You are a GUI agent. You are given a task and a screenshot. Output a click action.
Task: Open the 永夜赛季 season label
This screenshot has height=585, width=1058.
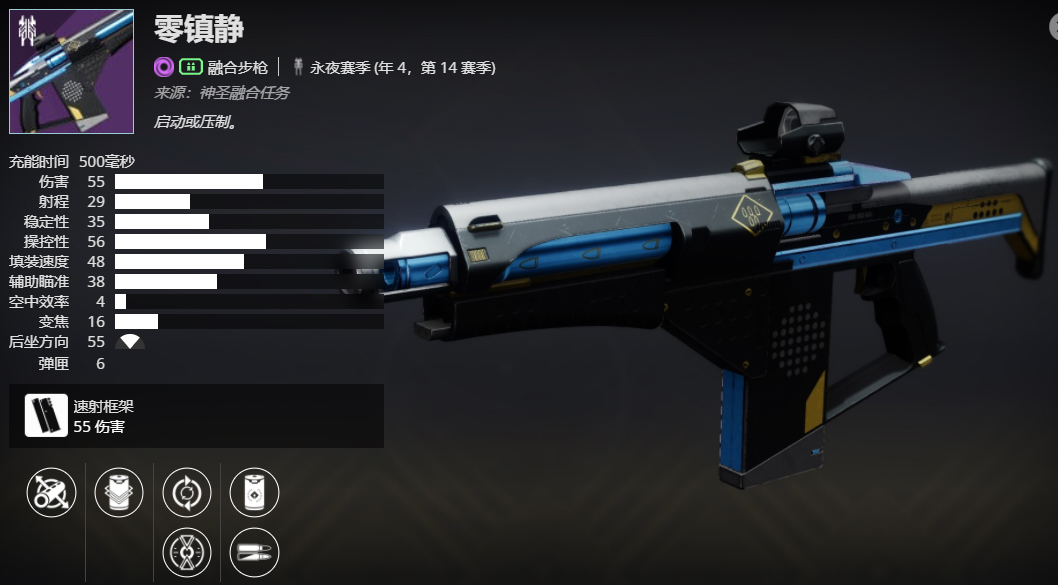coord(402,67)
